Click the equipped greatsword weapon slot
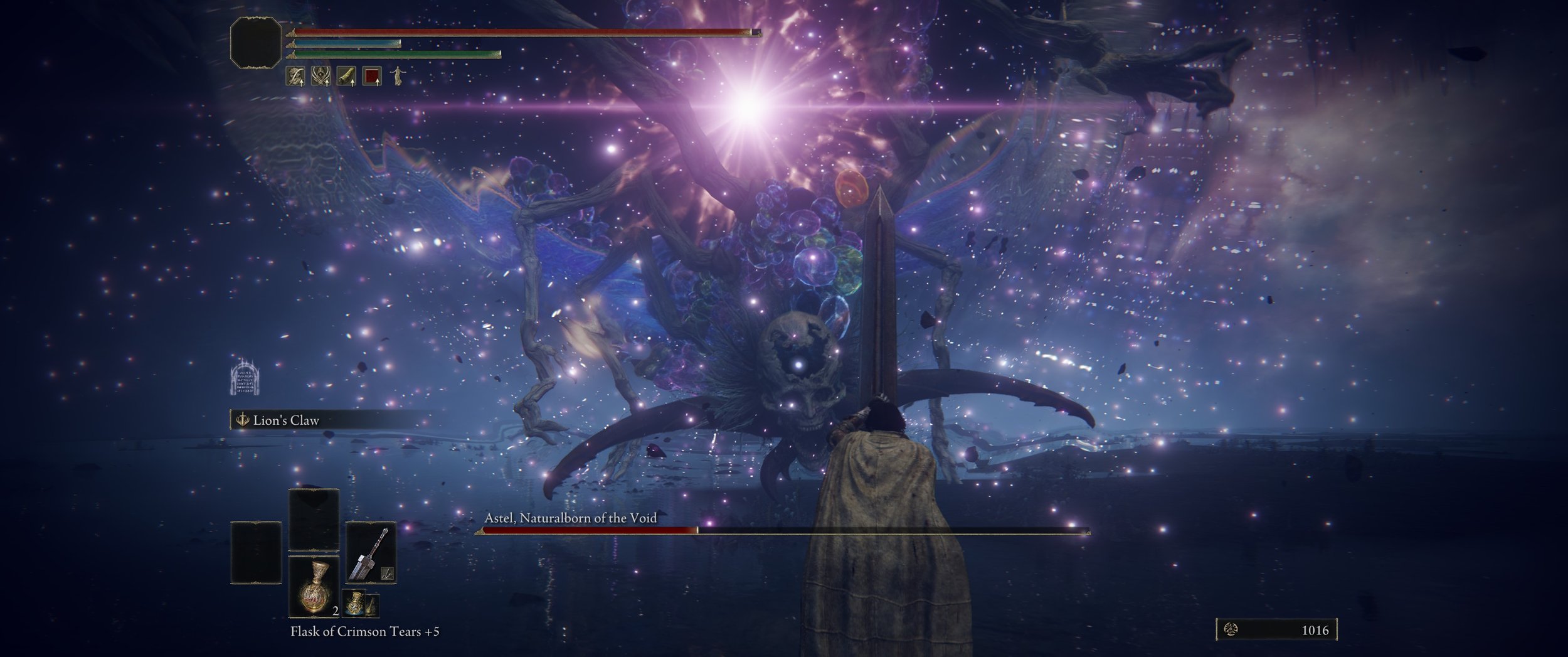This screenshot has height=657, width=1568. [371, 552]
